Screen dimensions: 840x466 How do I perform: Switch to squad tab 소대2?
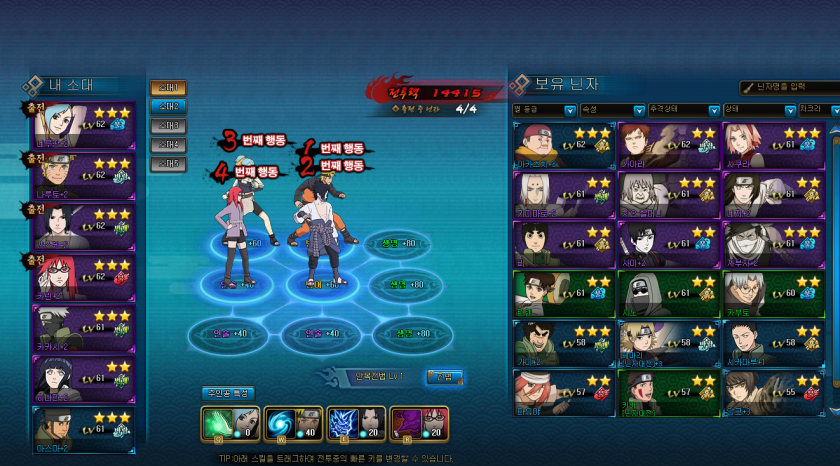(168, 107)
